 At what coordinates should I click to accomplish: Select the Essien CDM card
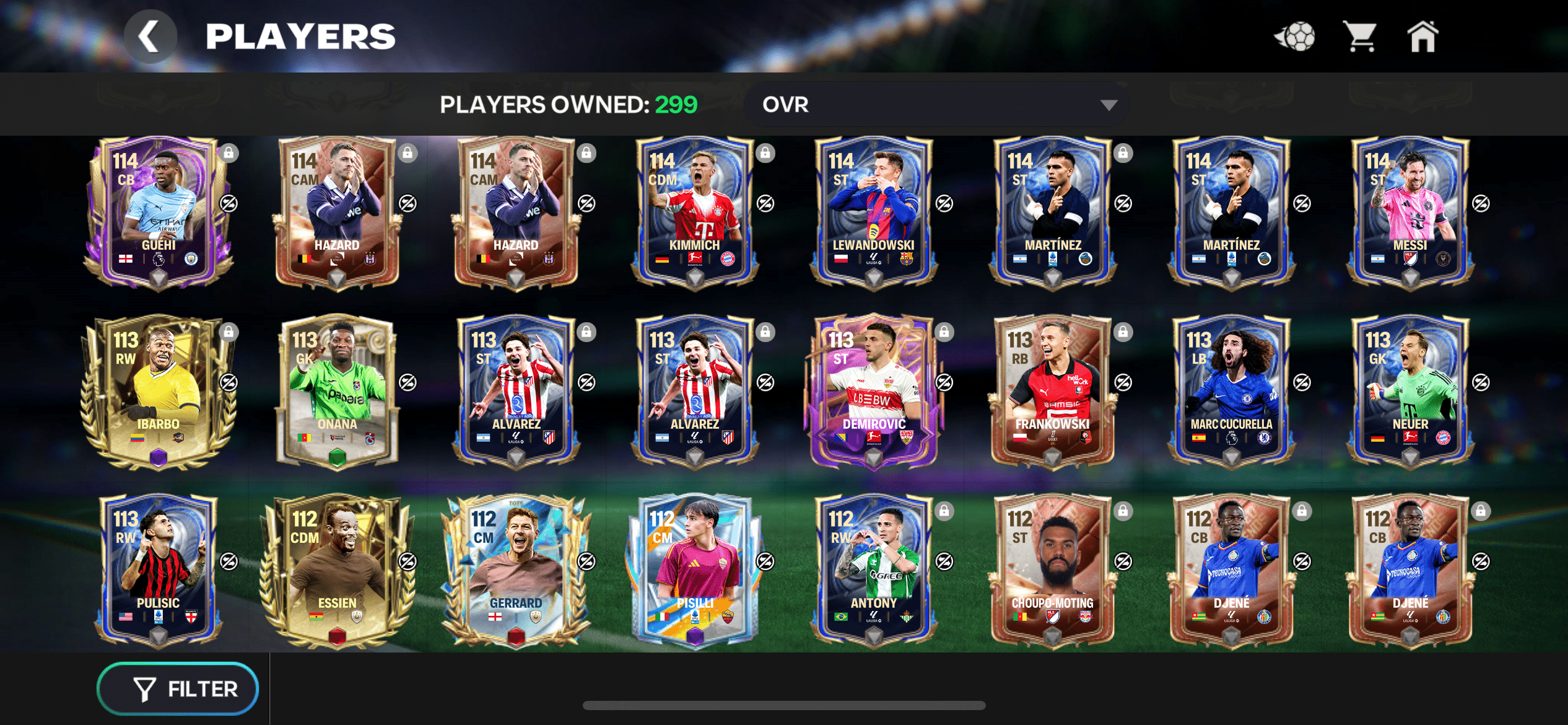tap(337, 571)
